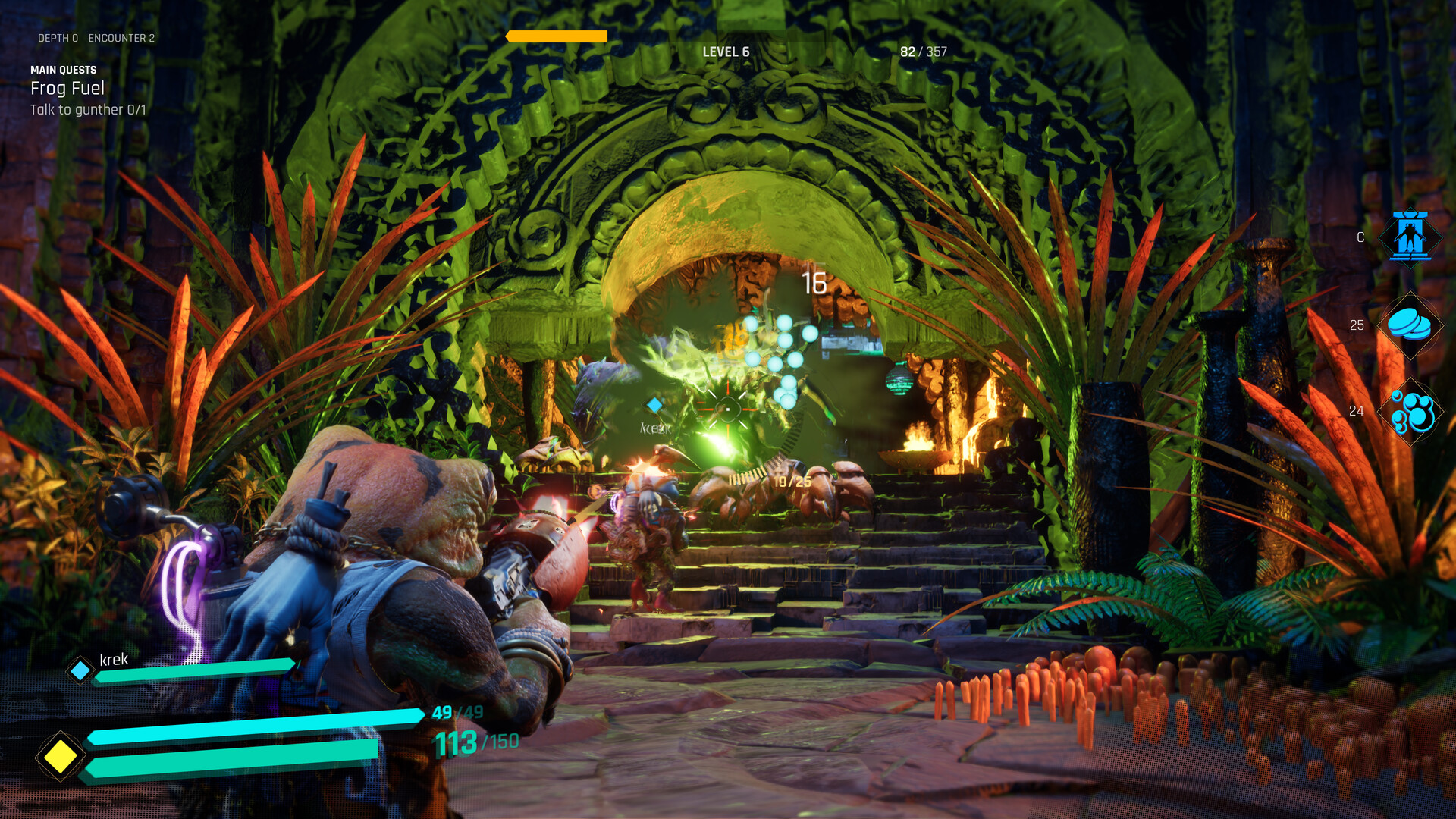Click krek's blue diamond teammate icon
Screen dimensions: 1456x819
click(x=80, y=670)
